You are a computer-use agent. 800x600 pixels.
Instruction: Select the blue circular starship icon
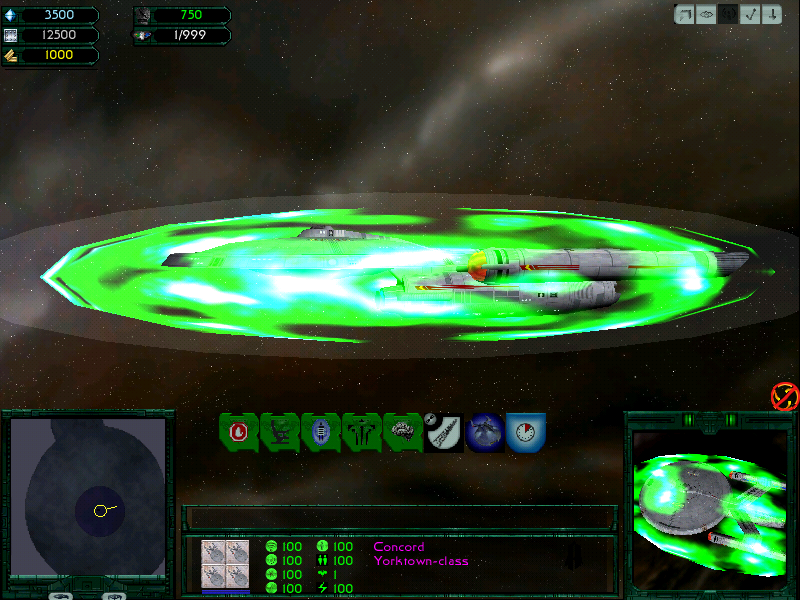coord(485,432)
